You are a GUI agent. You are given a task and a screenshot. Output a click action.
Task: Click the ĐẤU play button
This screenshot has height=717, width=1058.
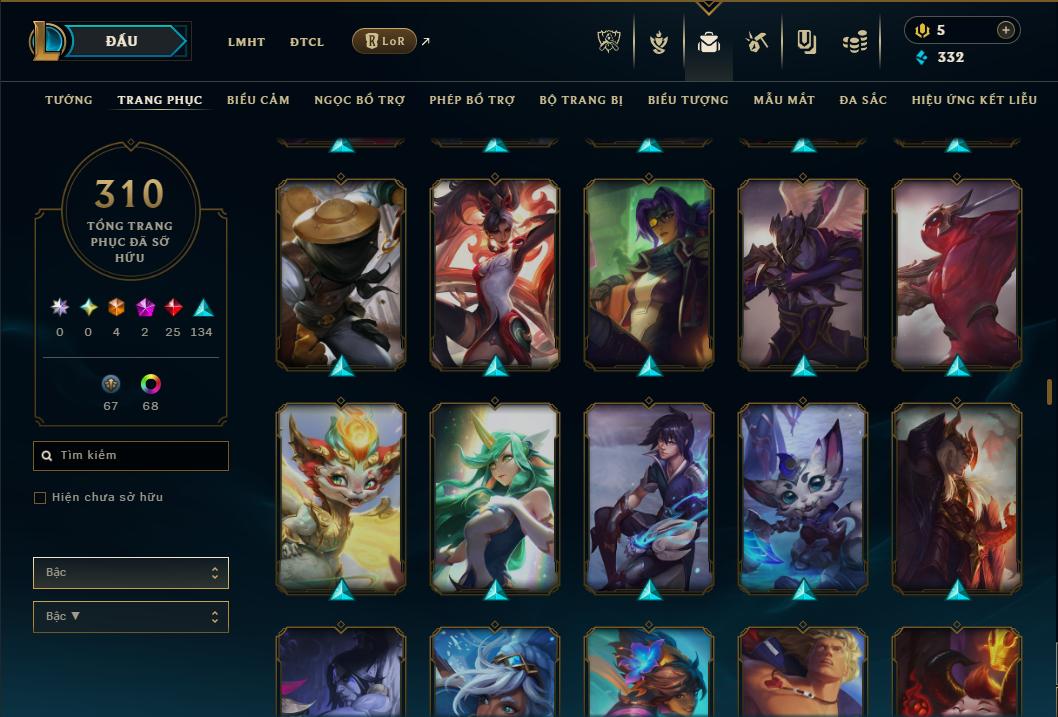tap(121, 41)
